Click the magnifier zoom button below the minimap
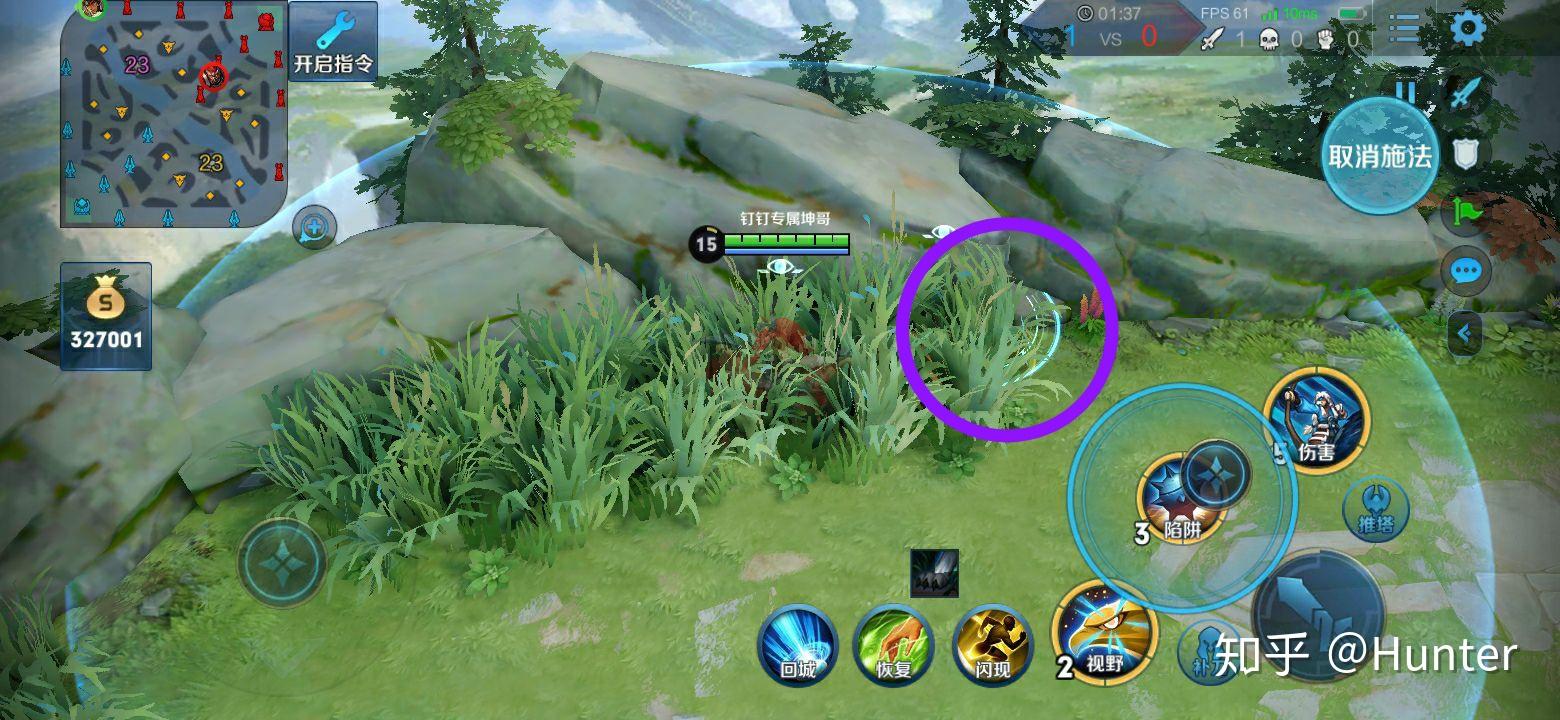Image resolution: width=1560 pixels, height=720 pixels. pos(314,228)
